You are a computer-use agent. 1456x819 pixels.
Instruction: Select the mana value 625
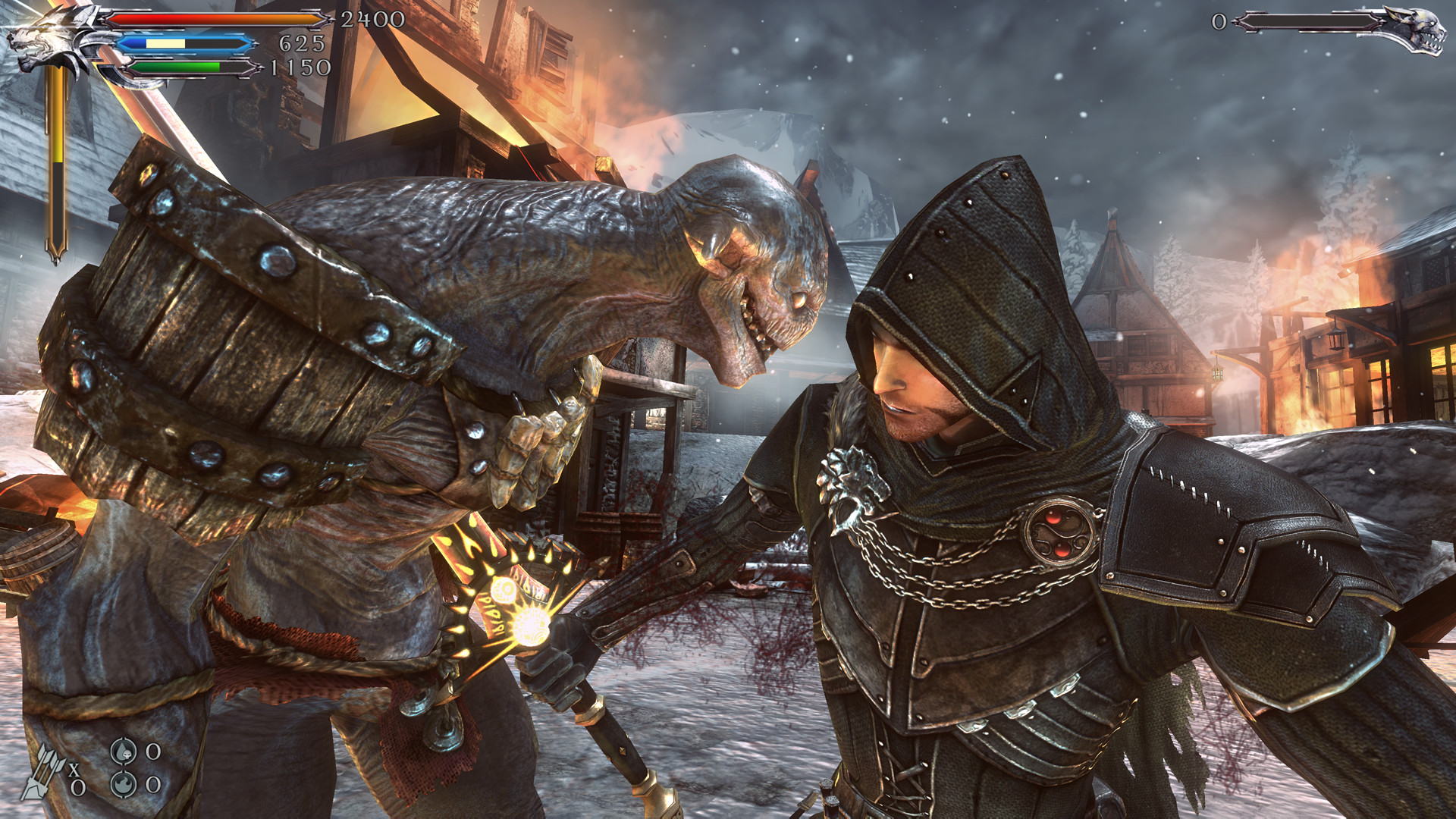[301, 43]
